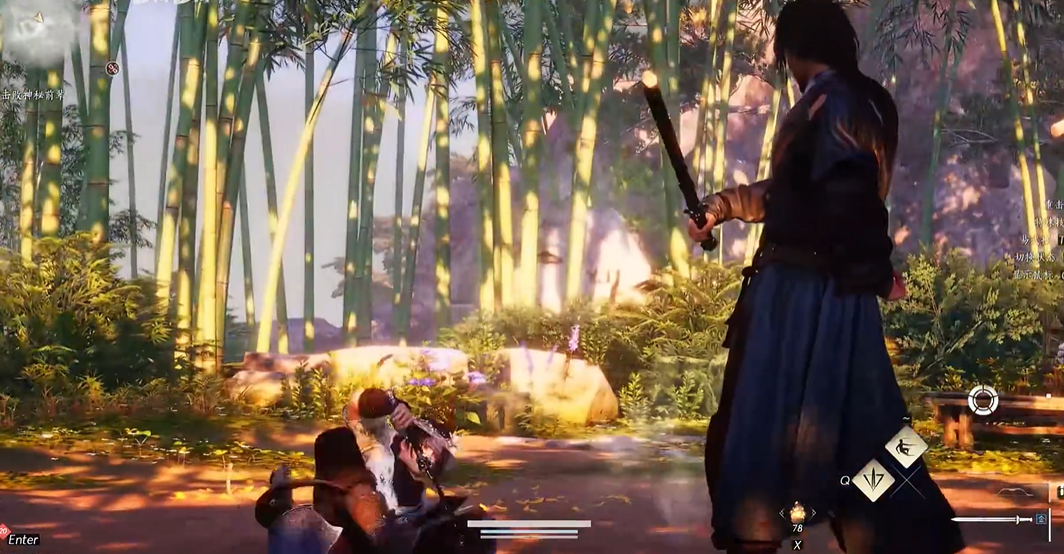Cycle the consumable item with right arrow

[812, 513]
